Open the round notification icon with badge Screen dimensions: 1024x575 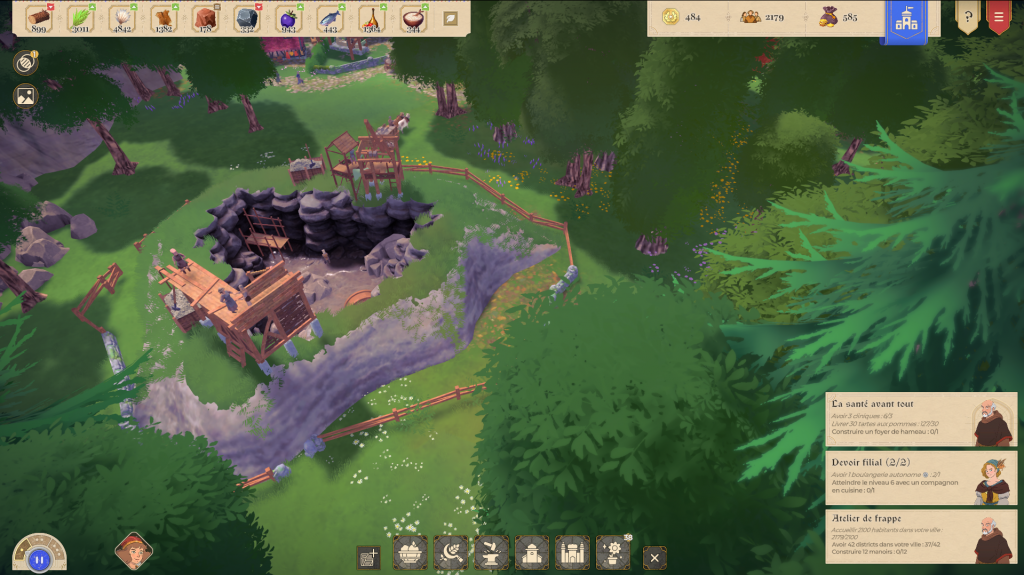pos(26,62)
